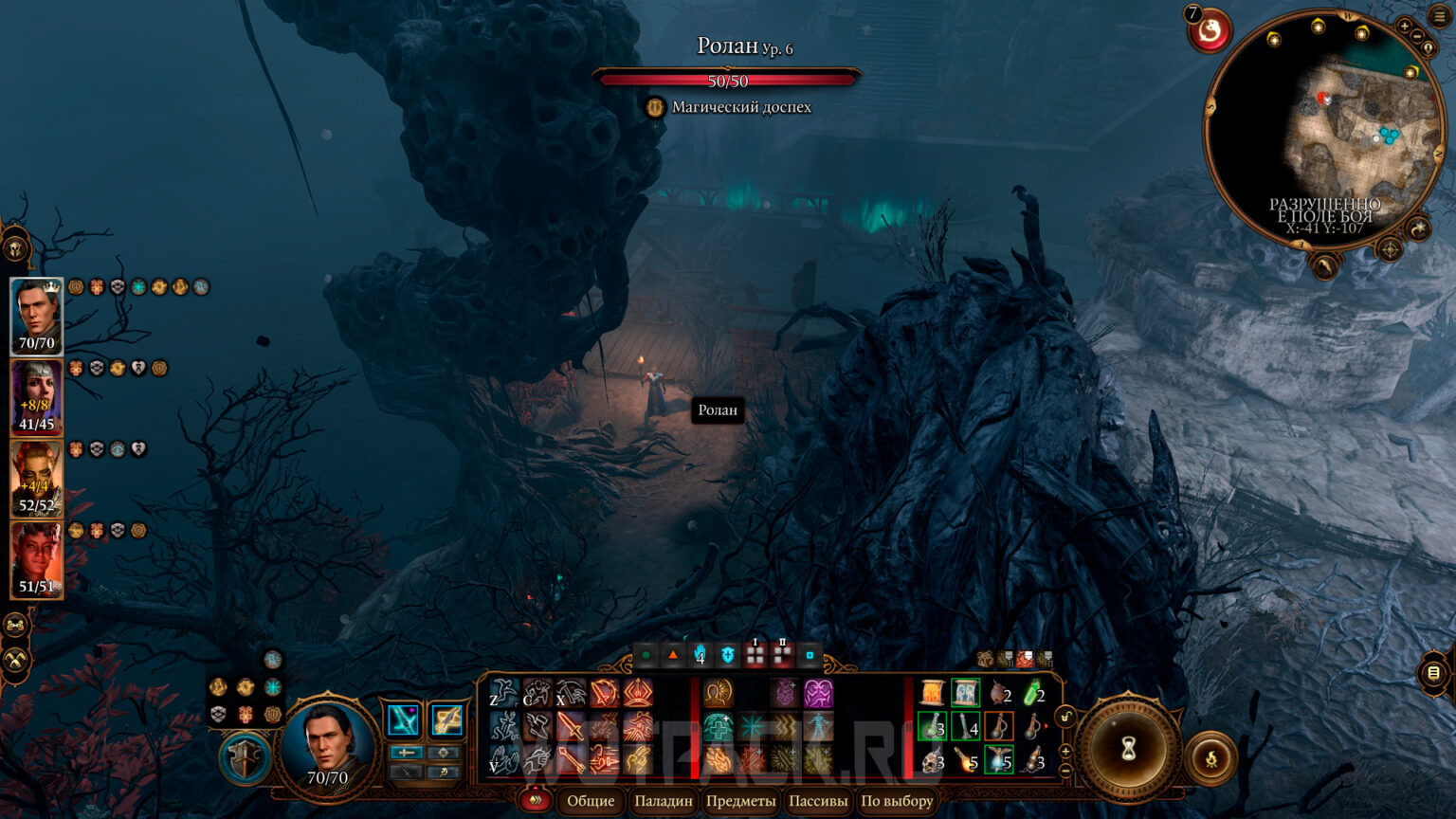The width and height of the screenshot is (1456, 819).
Task: Expand the hotbar using the plus button
Action: point(1065,751)
